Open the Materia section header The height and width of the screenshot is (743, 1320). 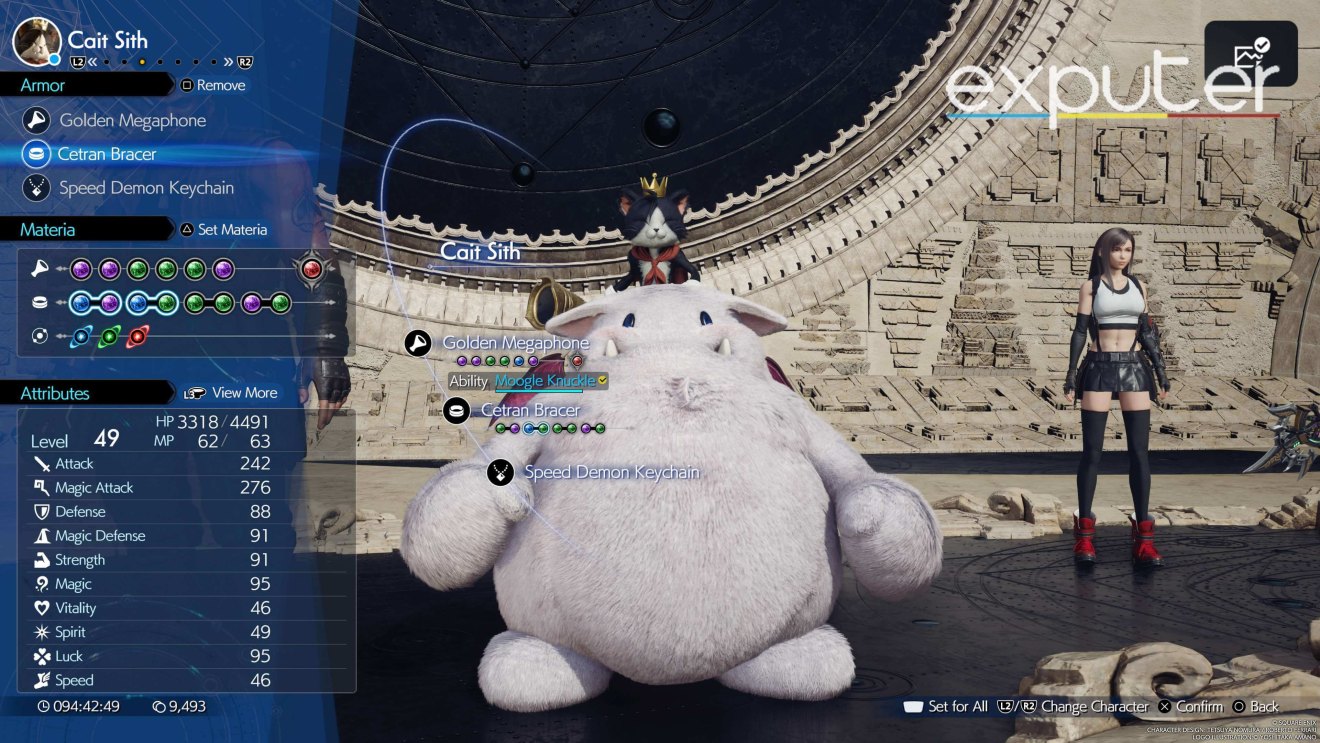tap(48, 230)
